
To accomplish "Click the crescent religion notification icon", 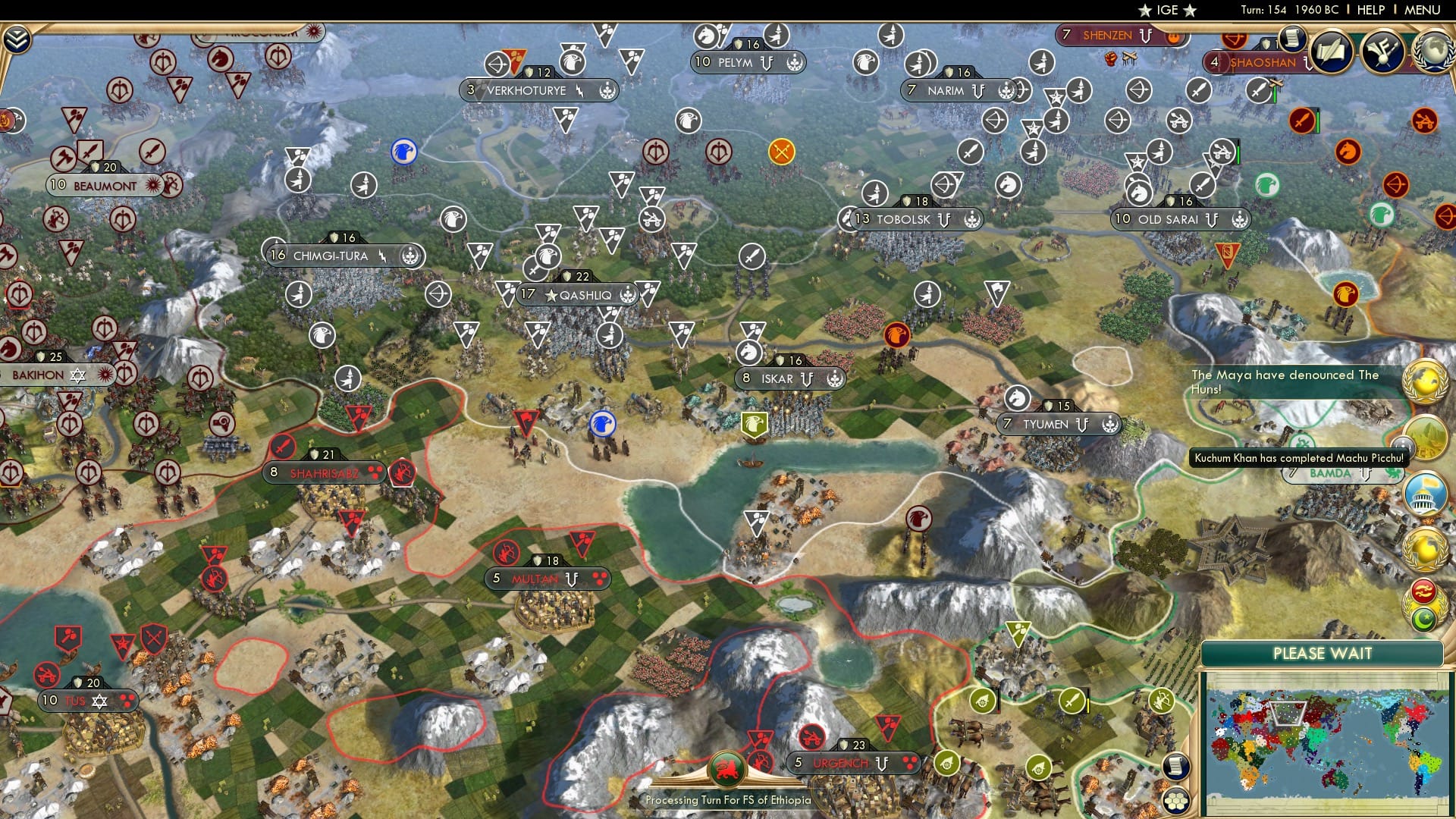I will pos(1424,618).
